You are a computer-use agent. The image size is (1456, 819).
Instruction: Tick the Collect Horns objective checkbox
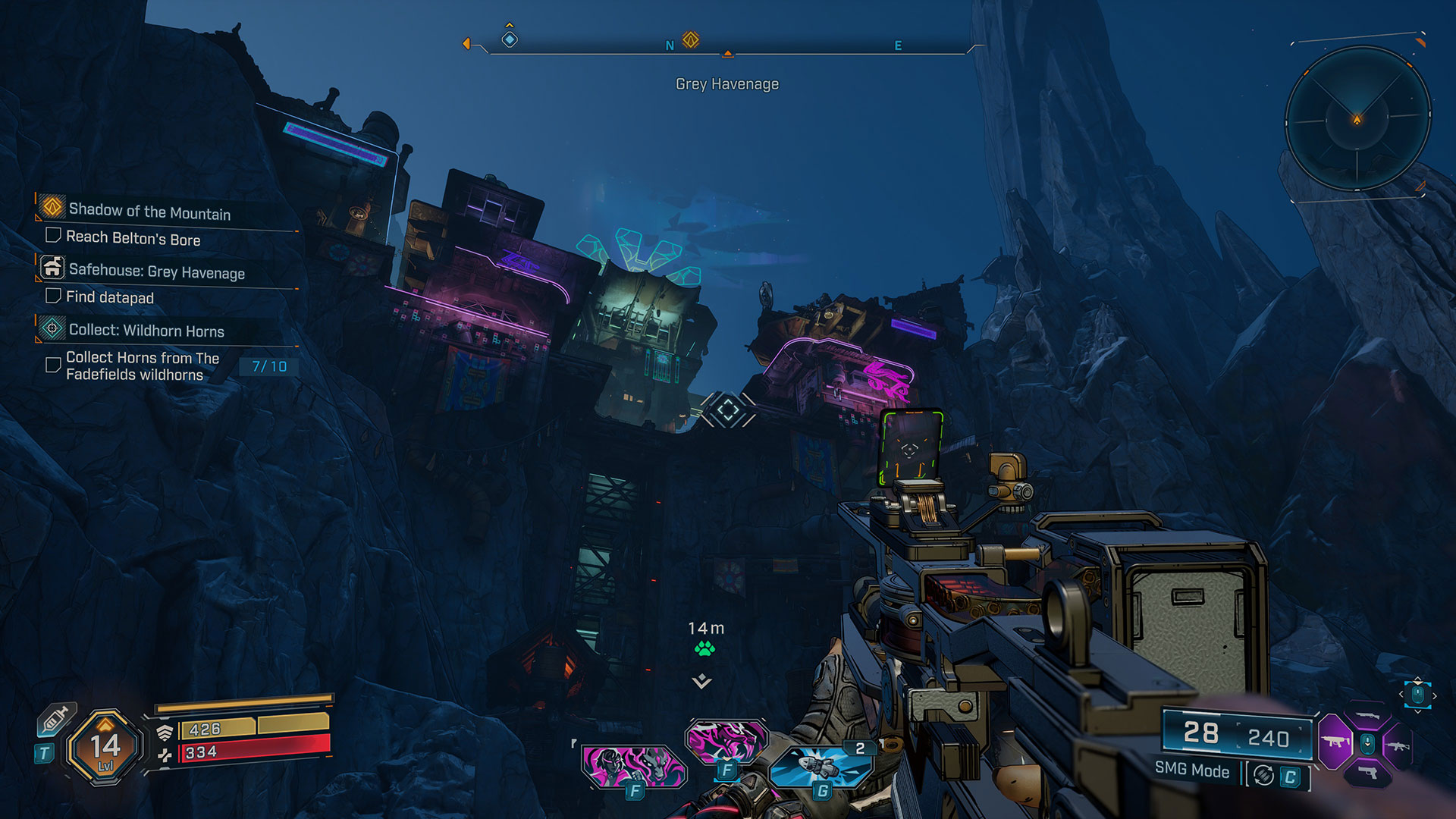tap(53, 365)
